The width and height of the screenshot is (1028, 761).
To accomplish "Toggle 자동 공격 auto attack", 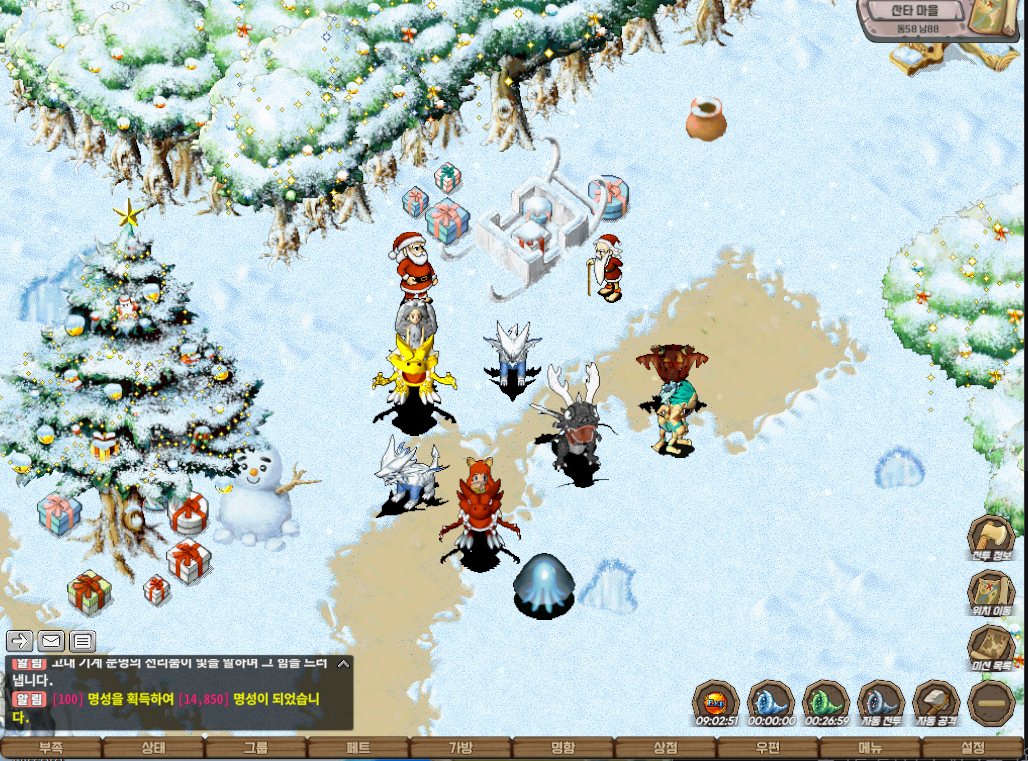I will pyautogui.click(x=936, y=701).
